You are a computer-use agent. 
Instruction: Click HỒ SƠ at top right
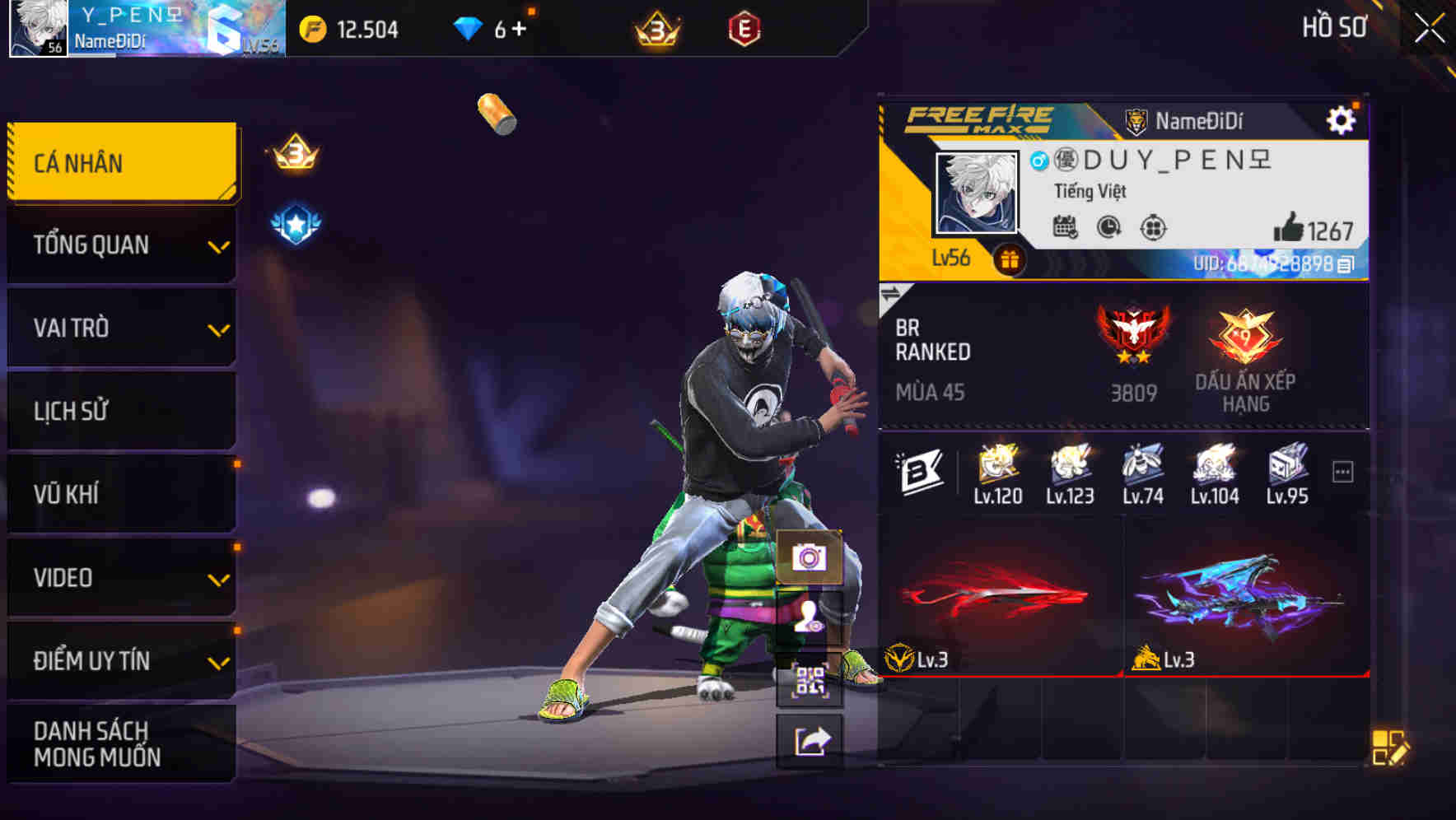[x=1337, y=27]
